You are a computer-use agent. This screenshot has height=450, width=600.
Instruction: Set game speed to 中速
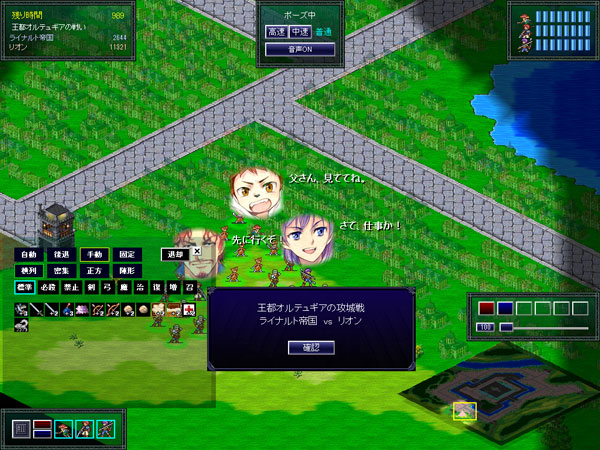tap(299, 32)
